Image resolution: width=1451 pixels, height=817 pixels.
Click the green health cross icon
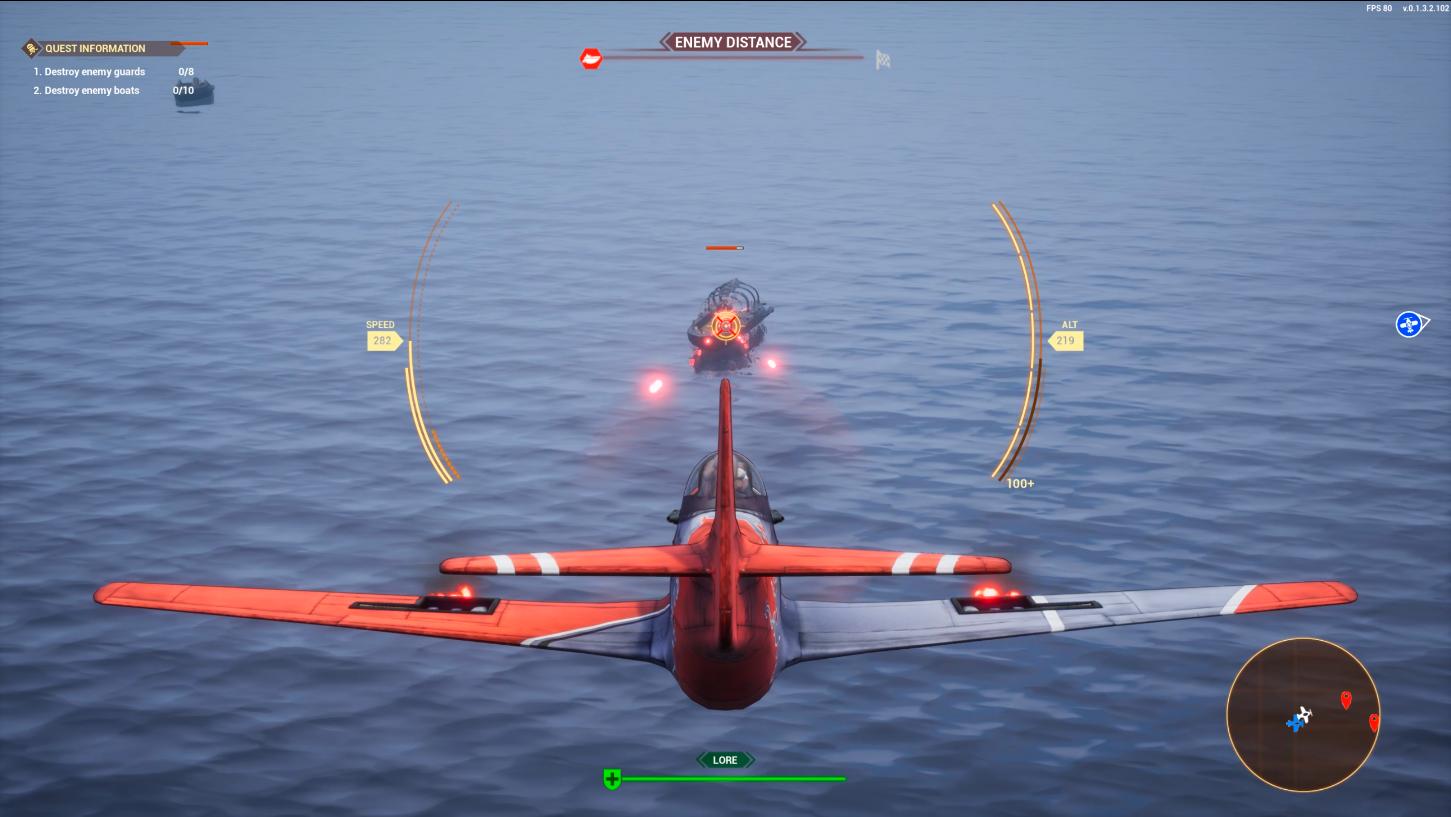coord(612,779)
